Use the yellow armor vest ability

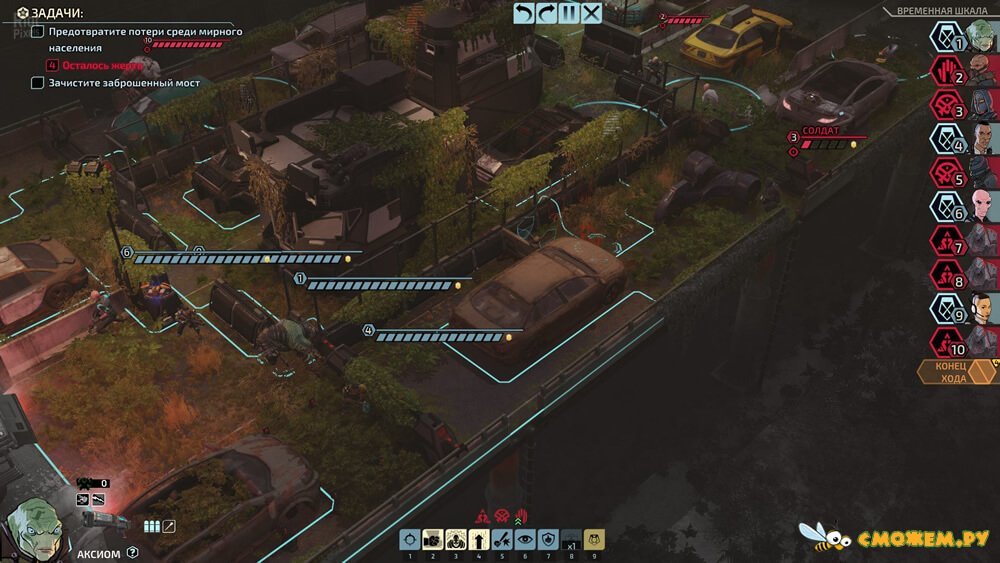[594, 540]
